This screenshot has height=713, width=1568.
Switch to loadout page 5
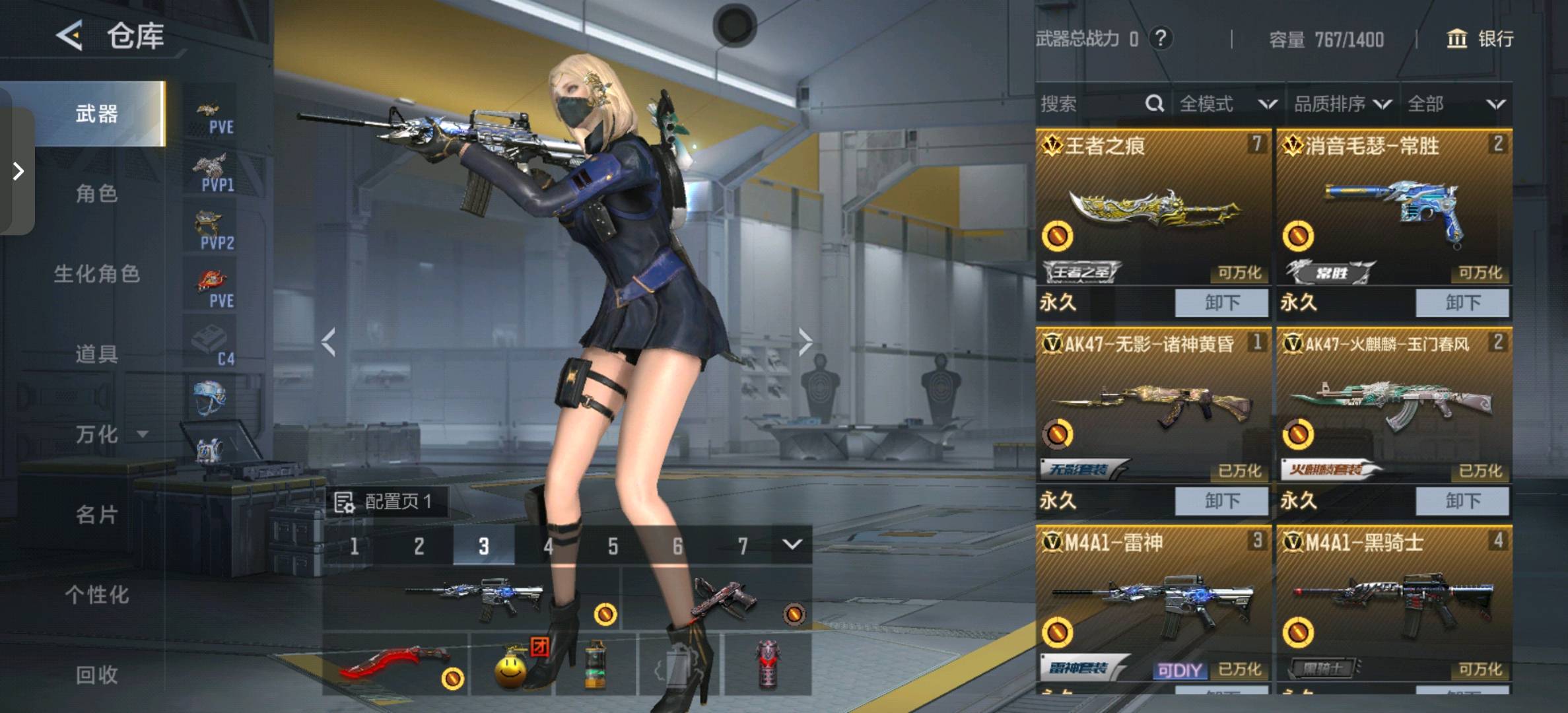point(613,546)
